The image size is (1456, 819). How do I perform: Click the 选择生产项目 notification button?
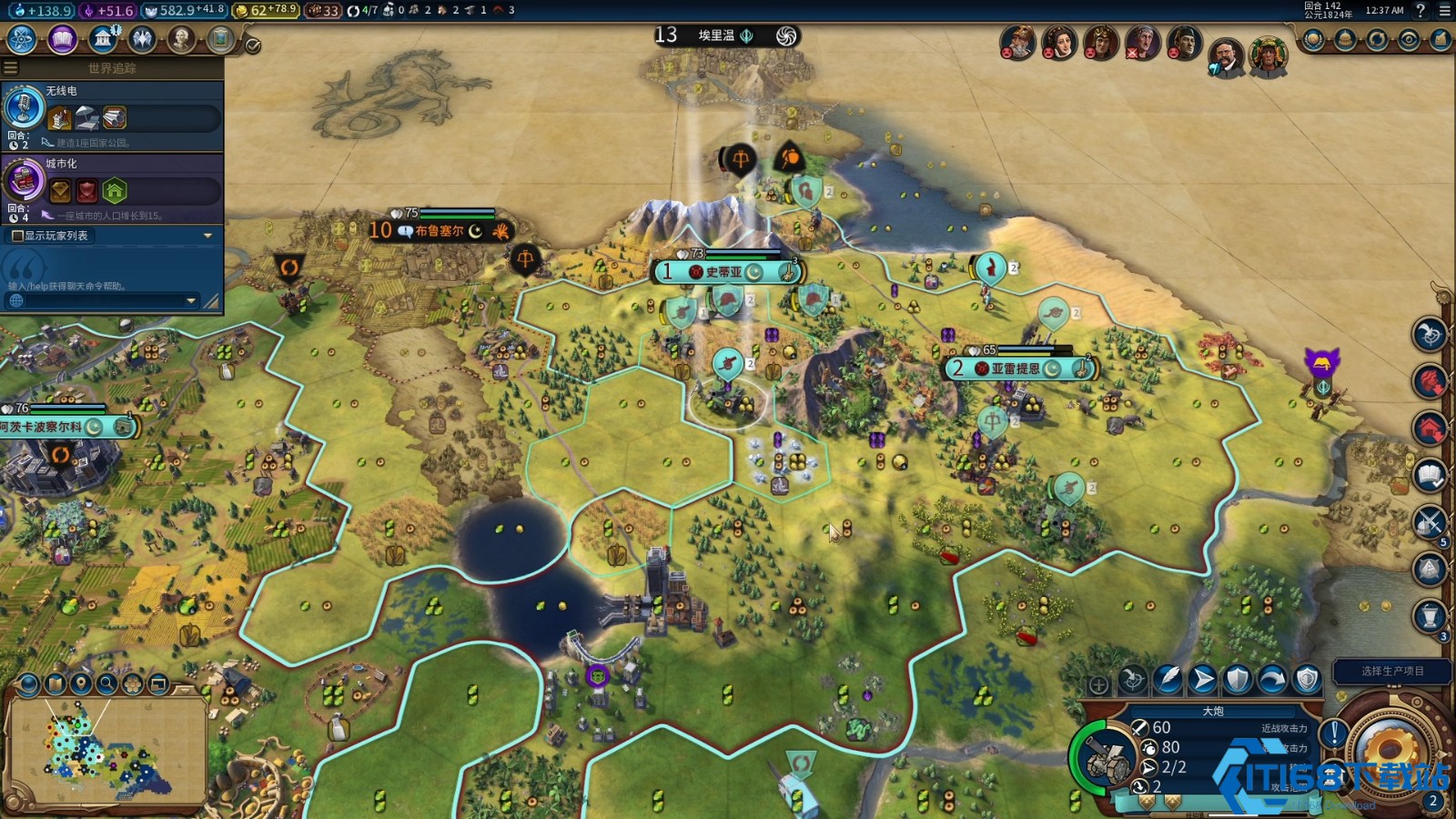1392,671
